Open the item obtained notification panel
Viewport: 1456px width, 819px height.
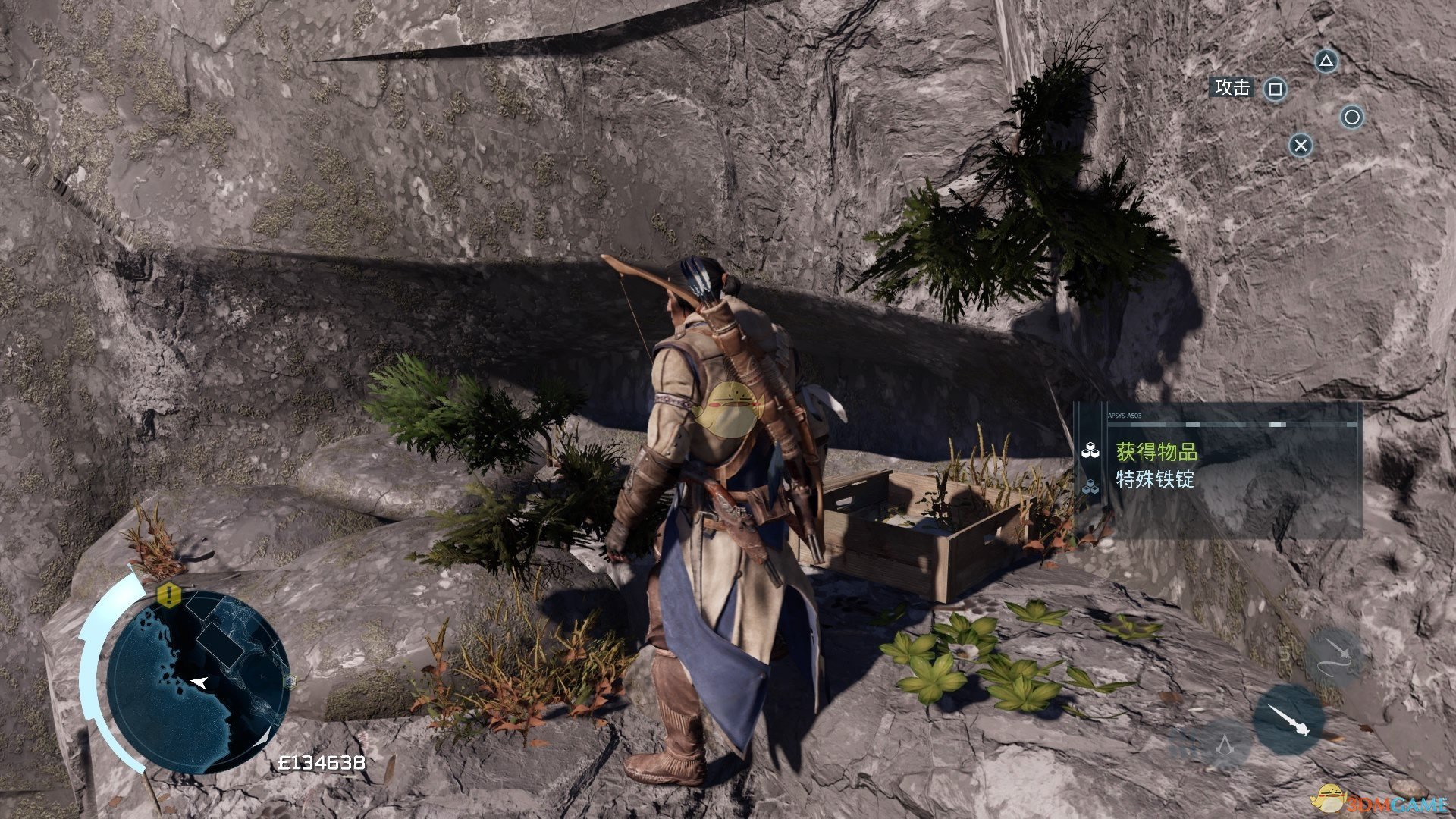(1219, 470)
